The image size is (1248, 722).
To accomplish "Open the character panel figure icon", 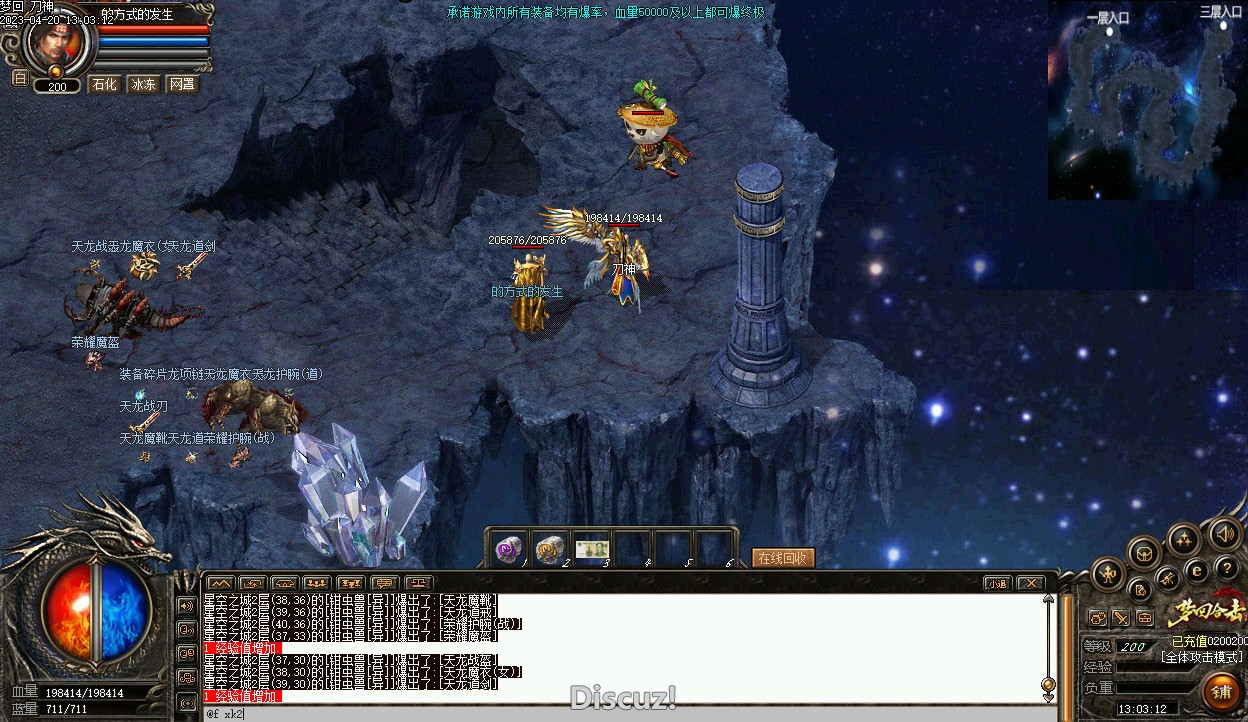I will tap(1108, 573).
